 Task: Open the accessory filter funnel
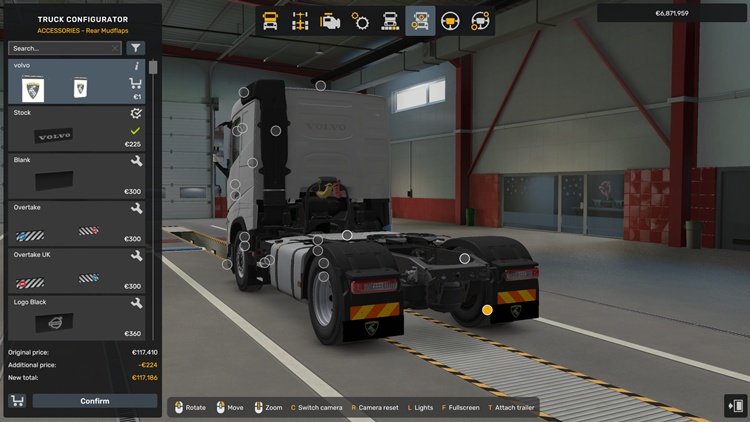[x=135, y=48]
